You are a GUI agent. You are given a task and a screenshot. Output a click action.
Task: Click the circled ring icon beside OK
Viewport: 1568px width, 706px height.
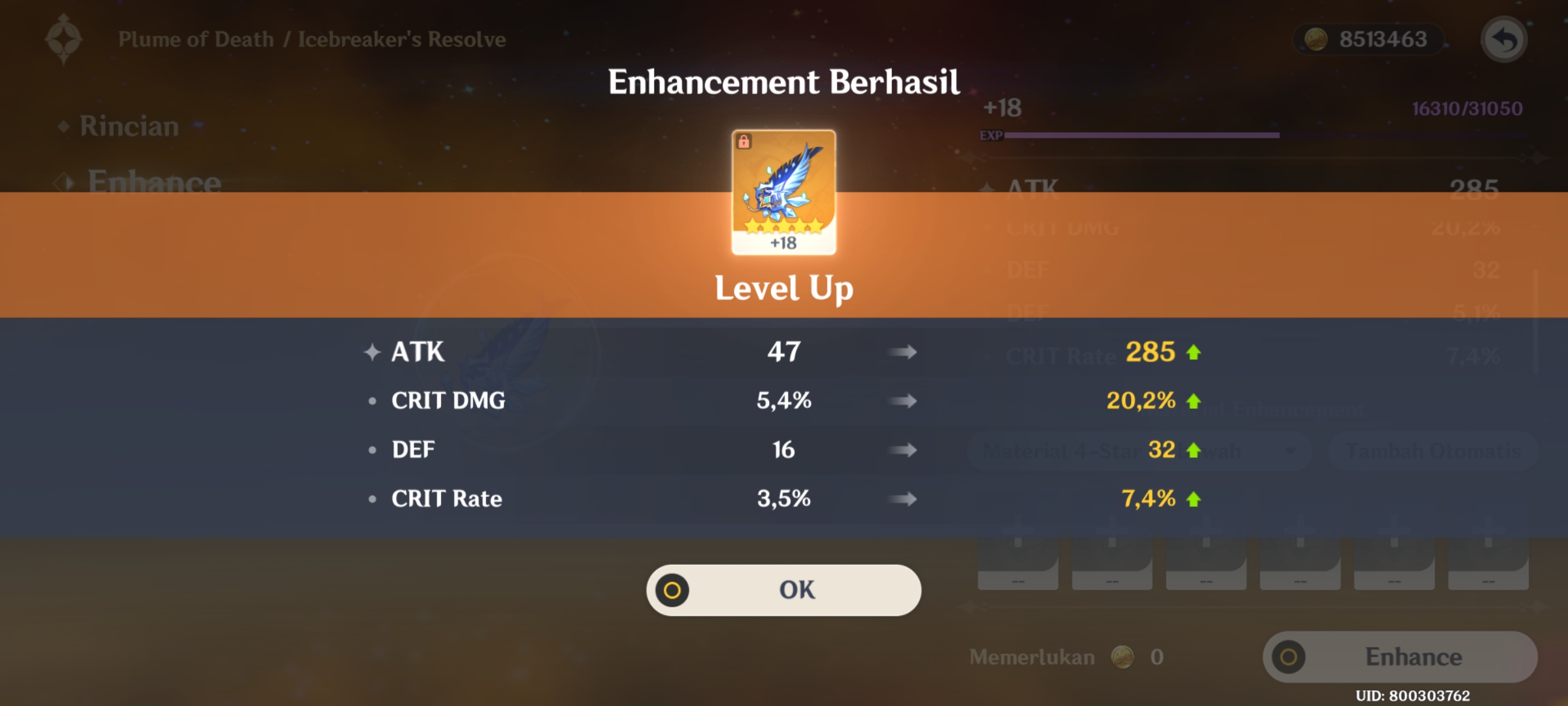point(672,589)
